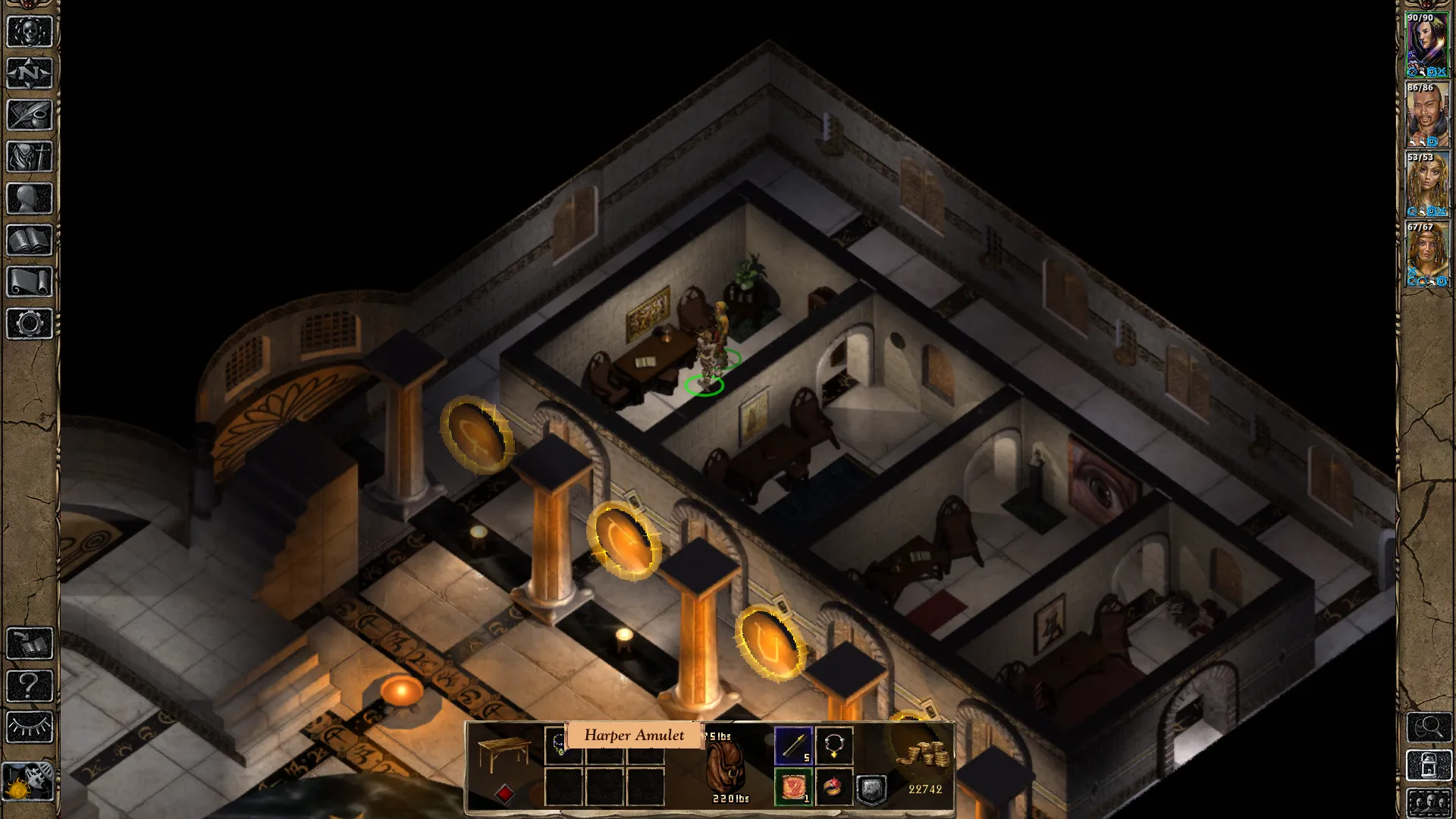Screen dimensions: 1456x819
Task: Select the arrow stack in backpack
Action: coord(793,746)
